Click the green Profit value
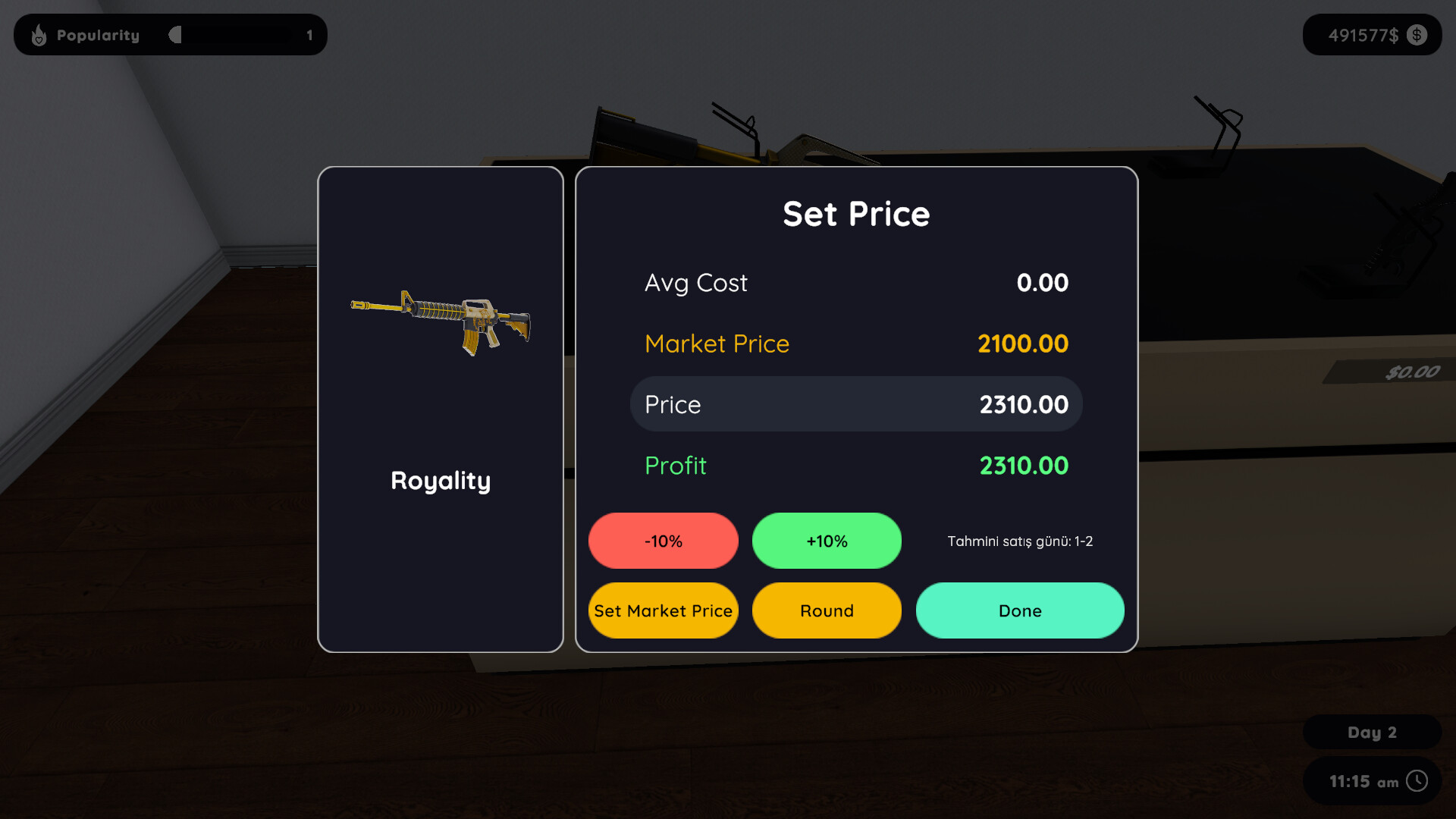The height and width of the screenshot is (819, 1456). pos(1024,466)
